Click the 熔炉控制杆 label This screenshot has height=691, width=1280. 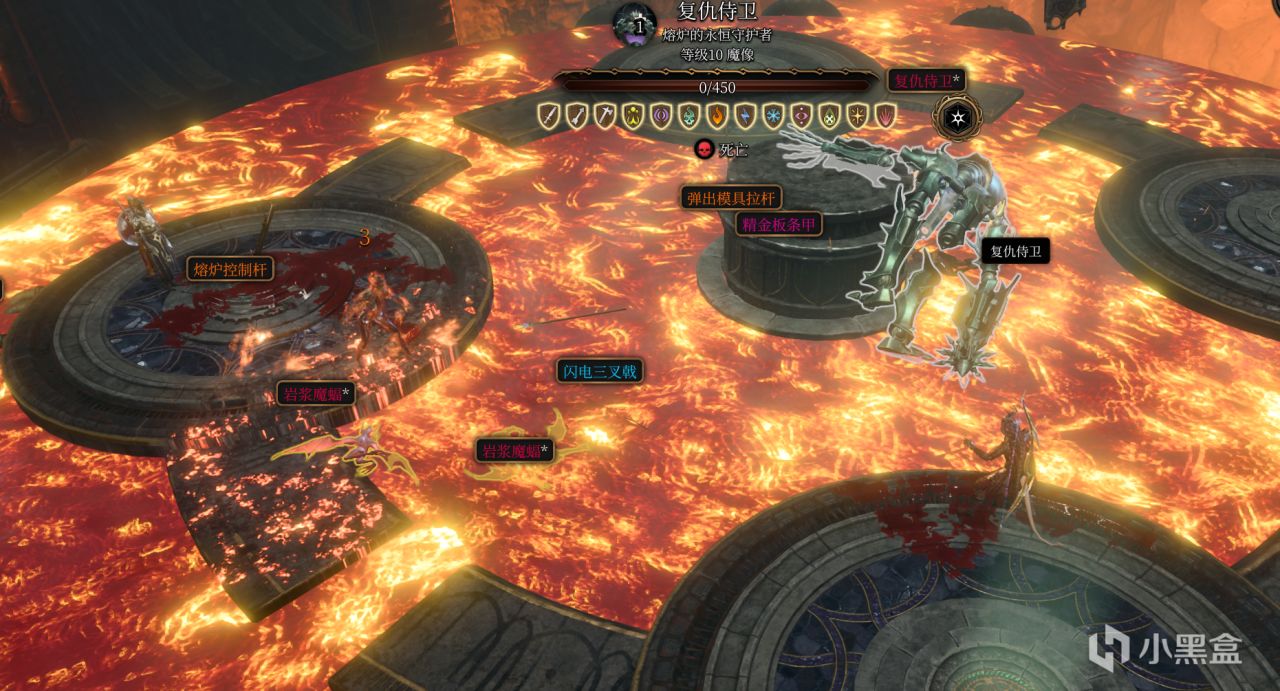[x=229, y=268]
